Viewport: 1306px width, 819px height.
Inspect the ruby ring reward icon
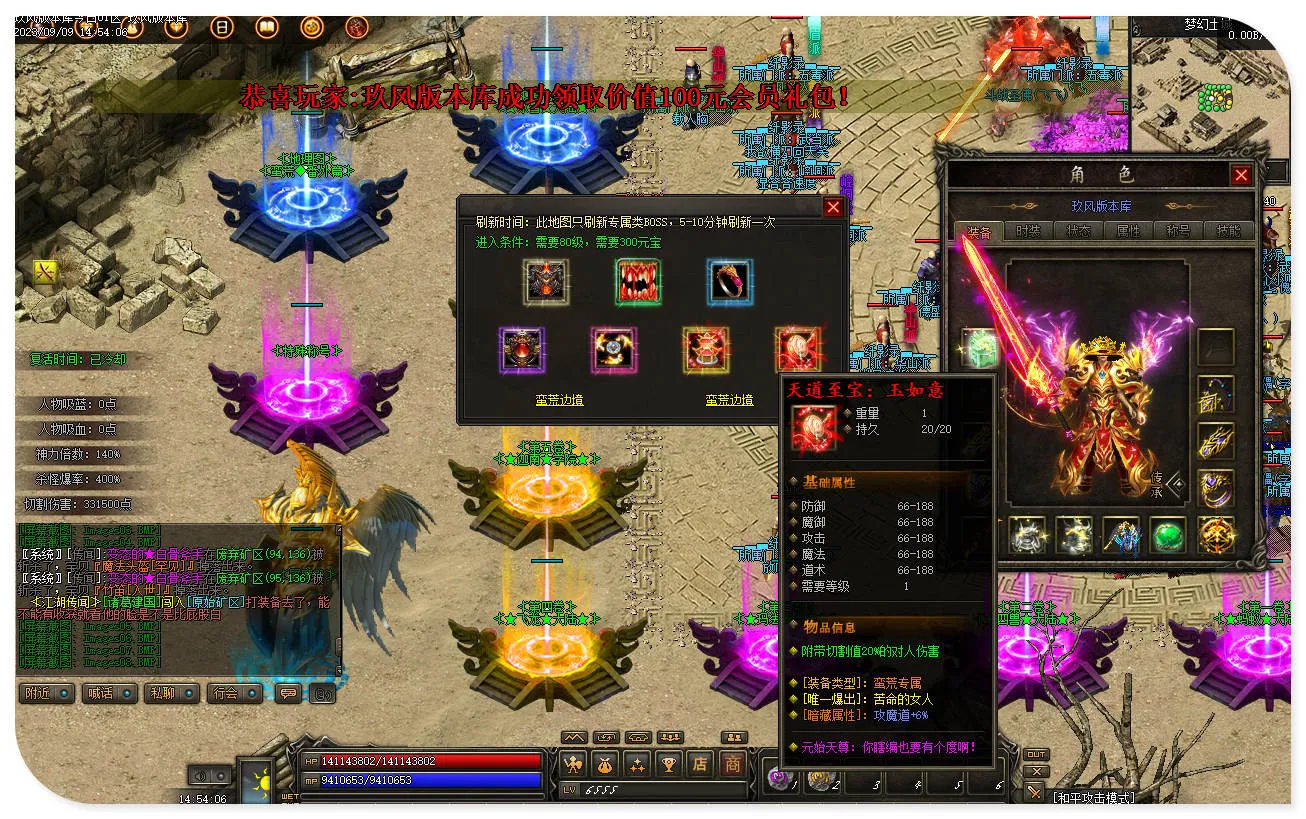click(729, 282)
